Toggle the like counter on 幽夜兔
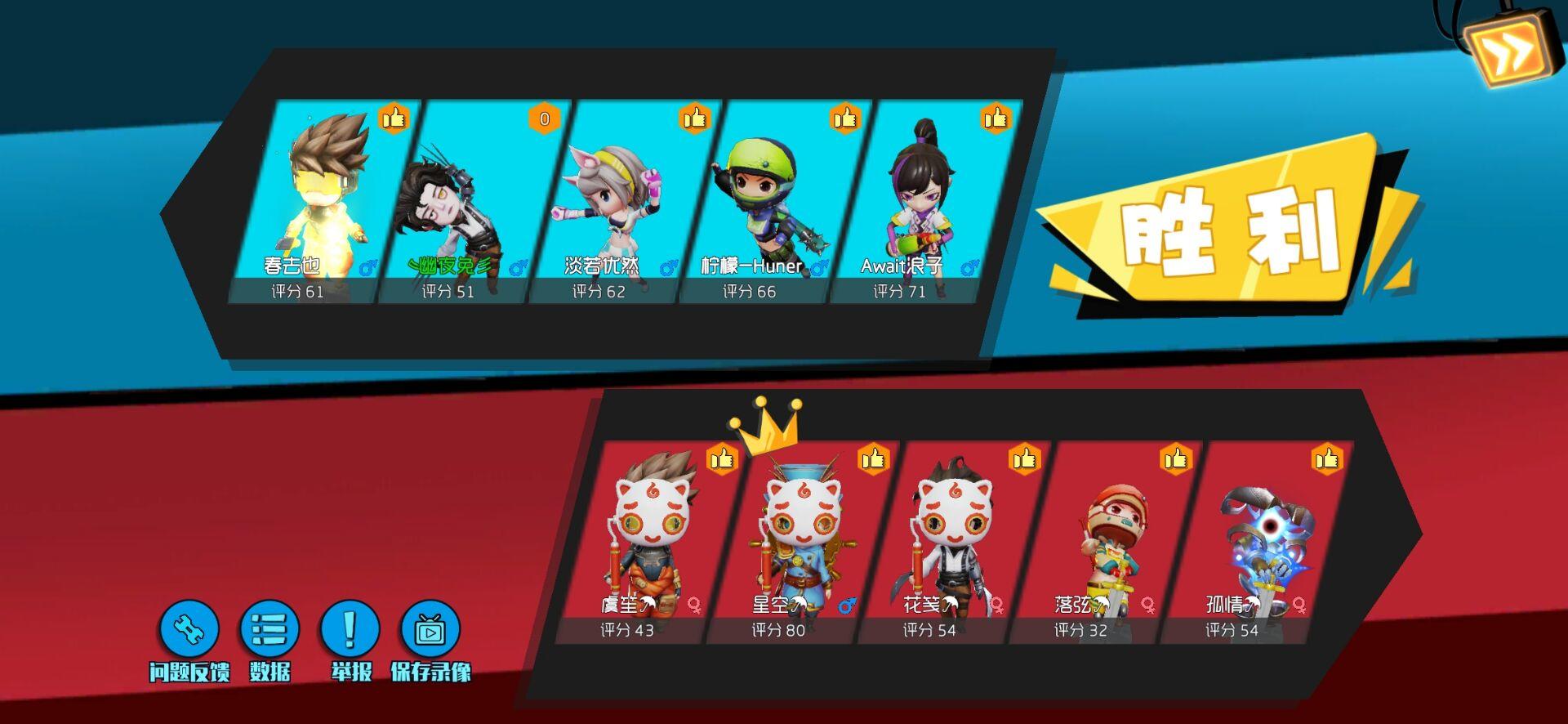1568x724 pixels. pos(544,118)
